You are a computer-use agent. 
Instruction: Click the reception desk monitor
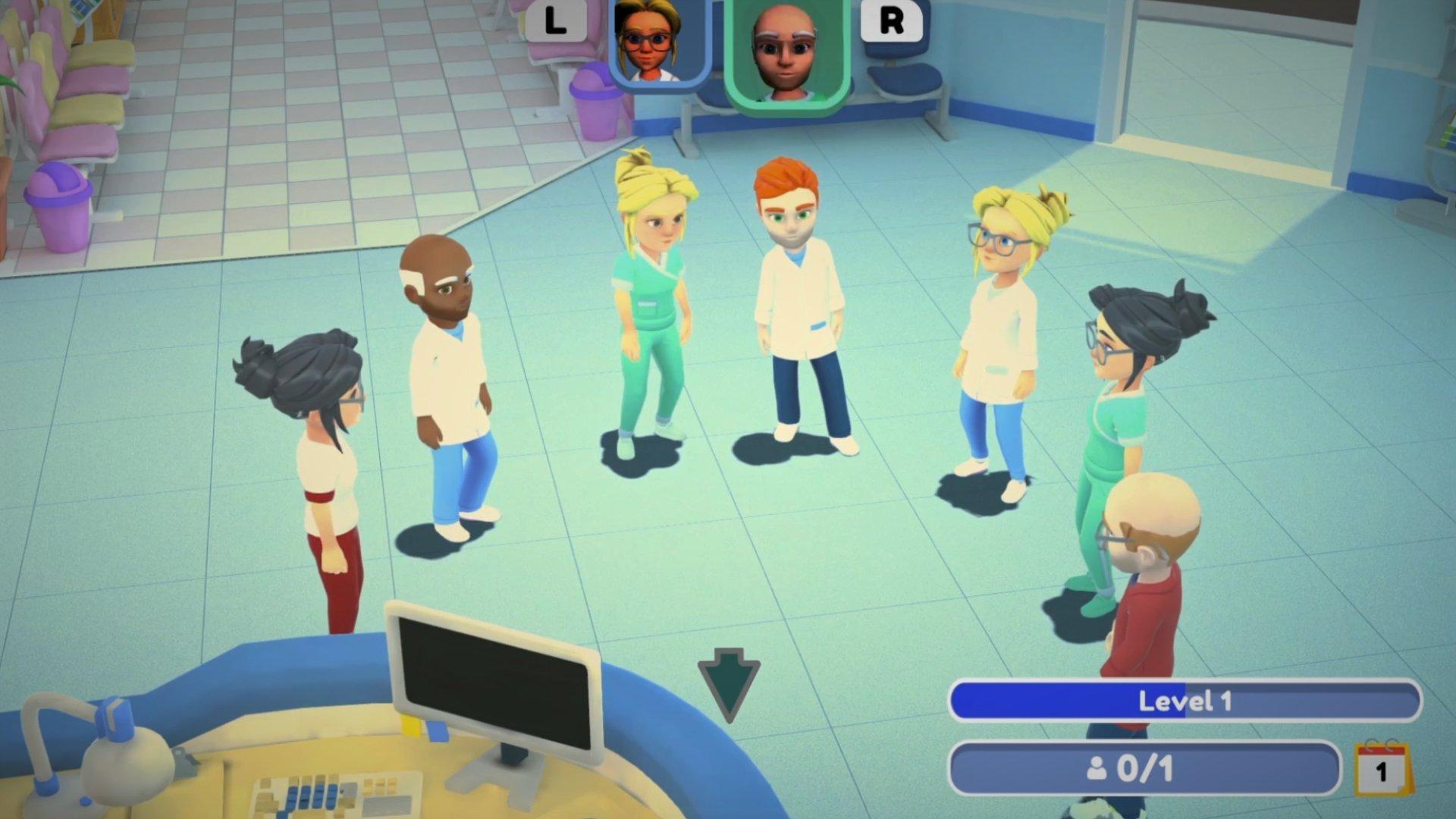[493, 675]
